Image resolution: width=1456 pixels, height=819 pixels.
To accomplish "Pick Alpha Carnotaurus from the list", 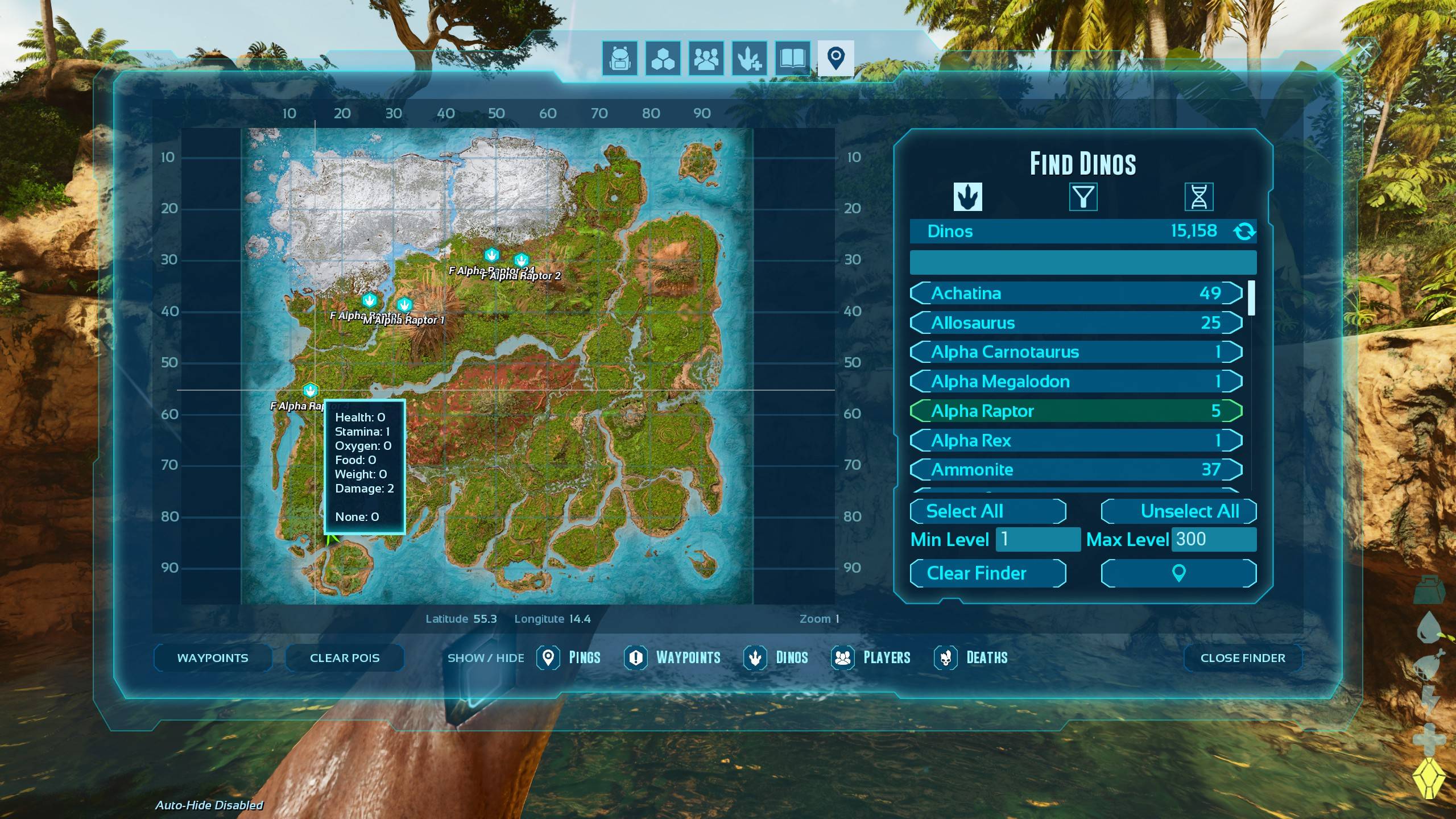I will (1076, 352).
